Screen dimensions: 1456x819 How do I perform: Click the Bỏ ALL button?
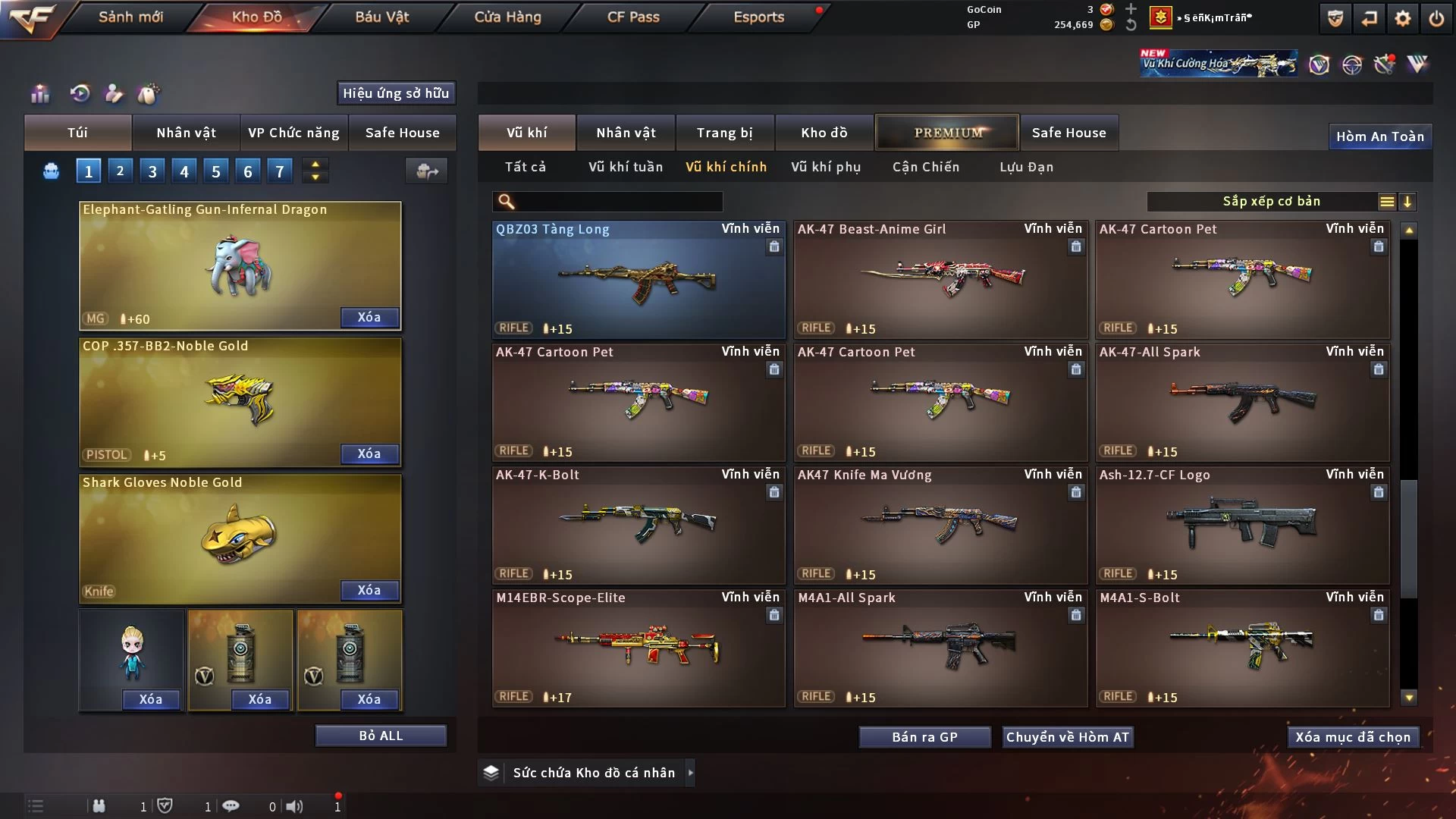(381, 736)
